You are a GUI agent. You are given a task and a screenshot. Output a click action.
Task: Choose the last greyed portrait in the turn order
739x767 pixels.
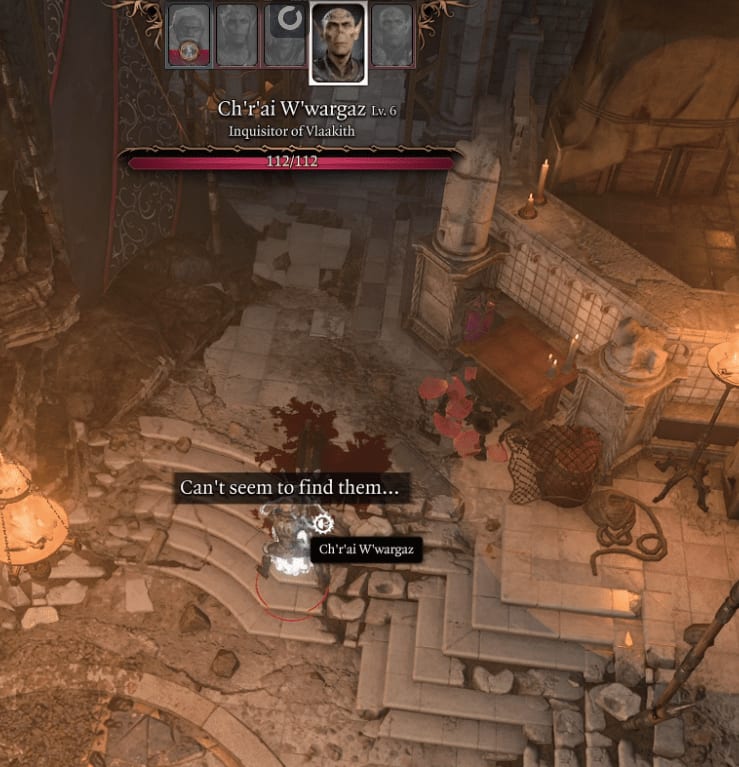(x=391, y=36)
